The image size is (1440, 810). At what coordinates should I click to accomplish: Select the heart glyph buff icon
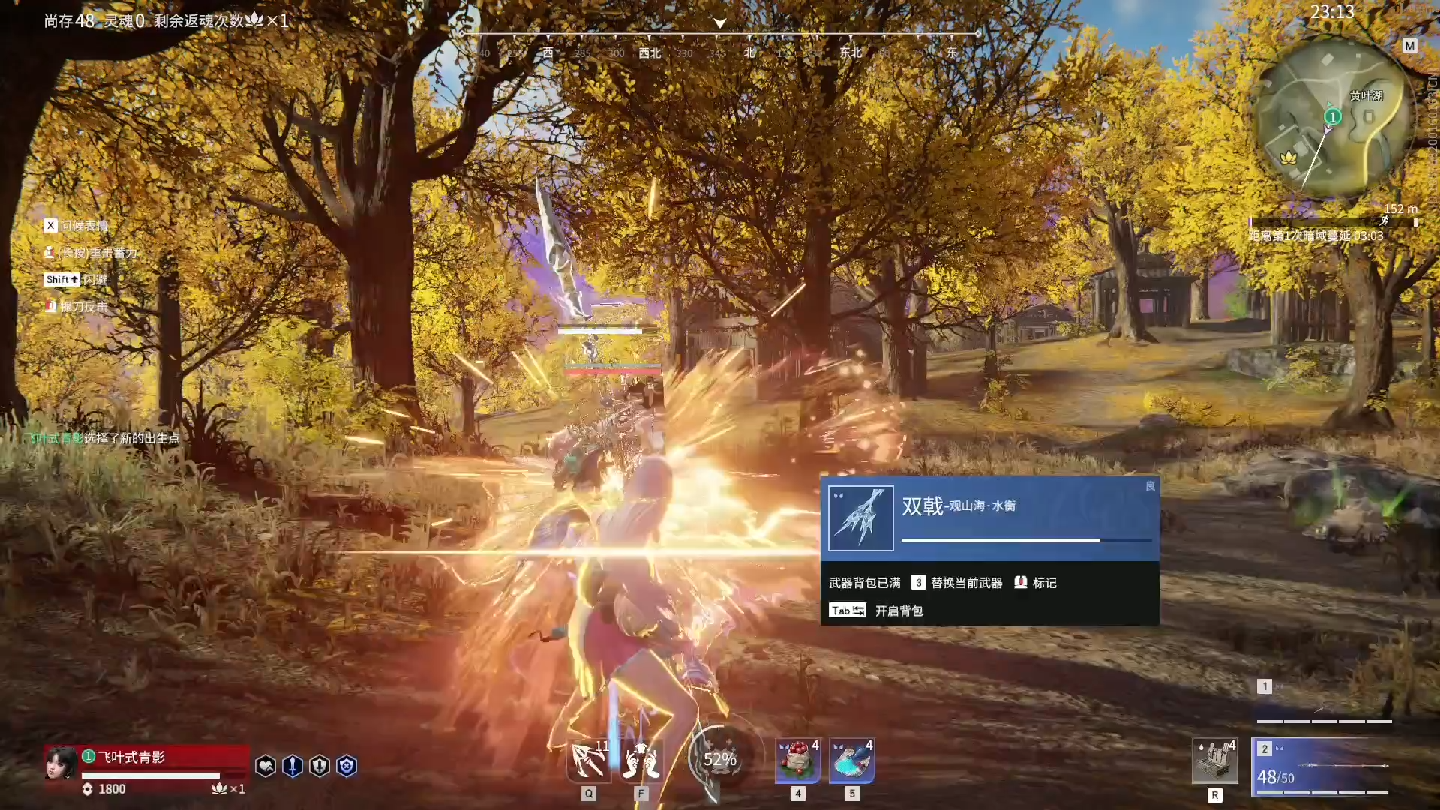click(x=266, y=766)
